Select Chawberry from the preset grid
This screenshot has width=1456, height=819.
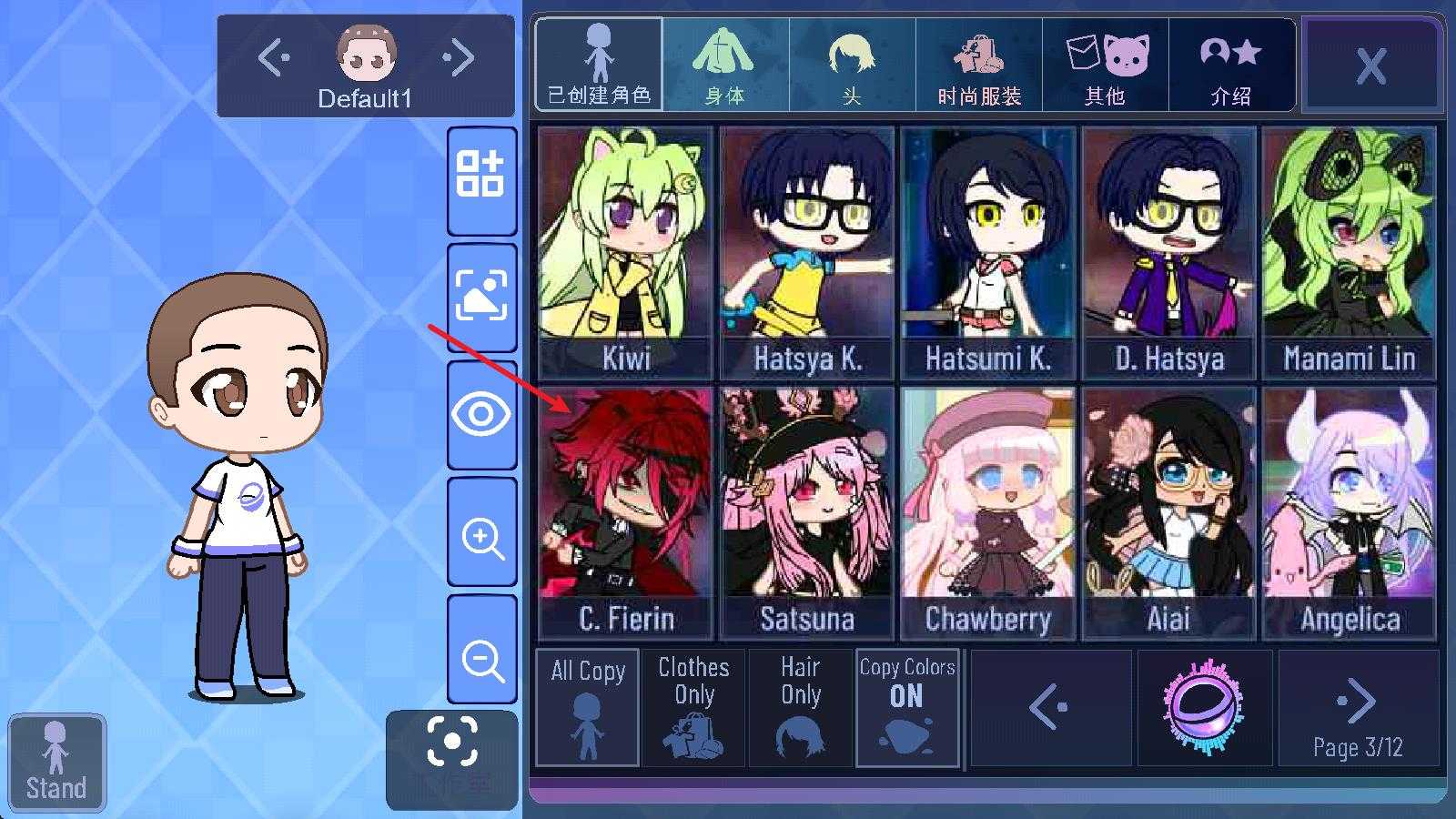tap(987, 512)
